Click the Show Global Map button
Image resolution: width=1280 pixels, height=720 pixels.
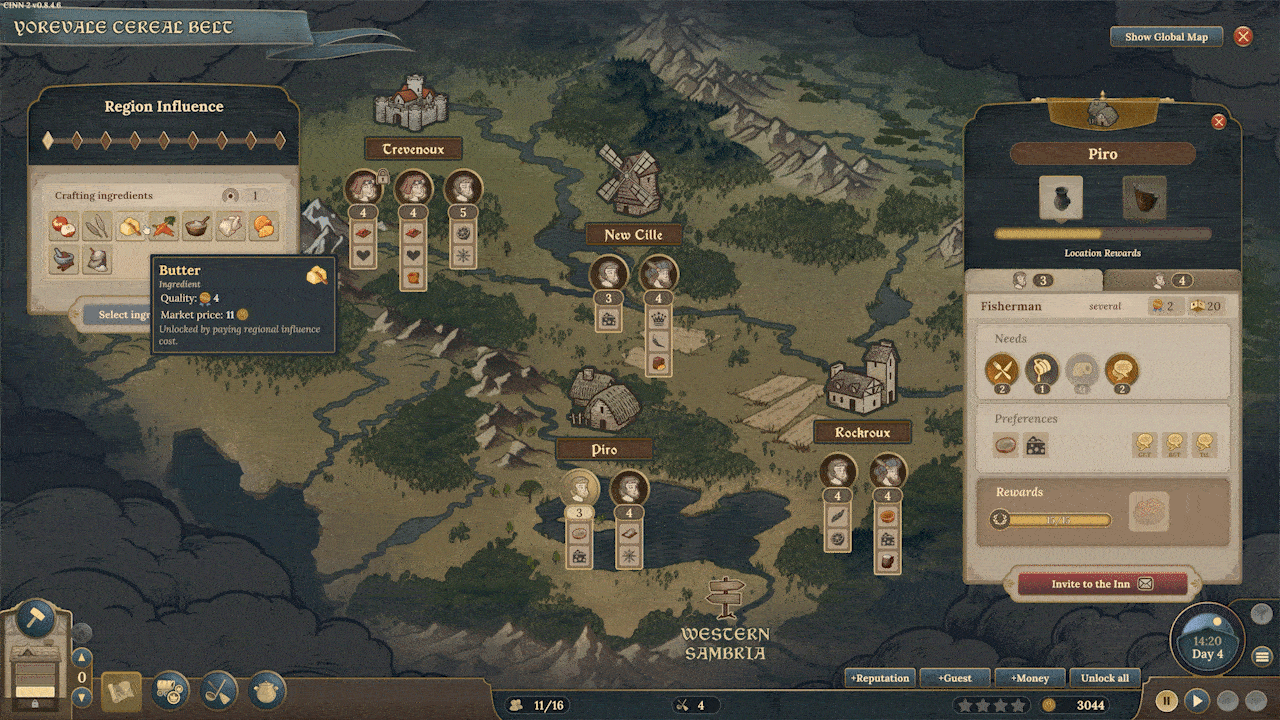pyautogui.click(x=1166, y=37)
